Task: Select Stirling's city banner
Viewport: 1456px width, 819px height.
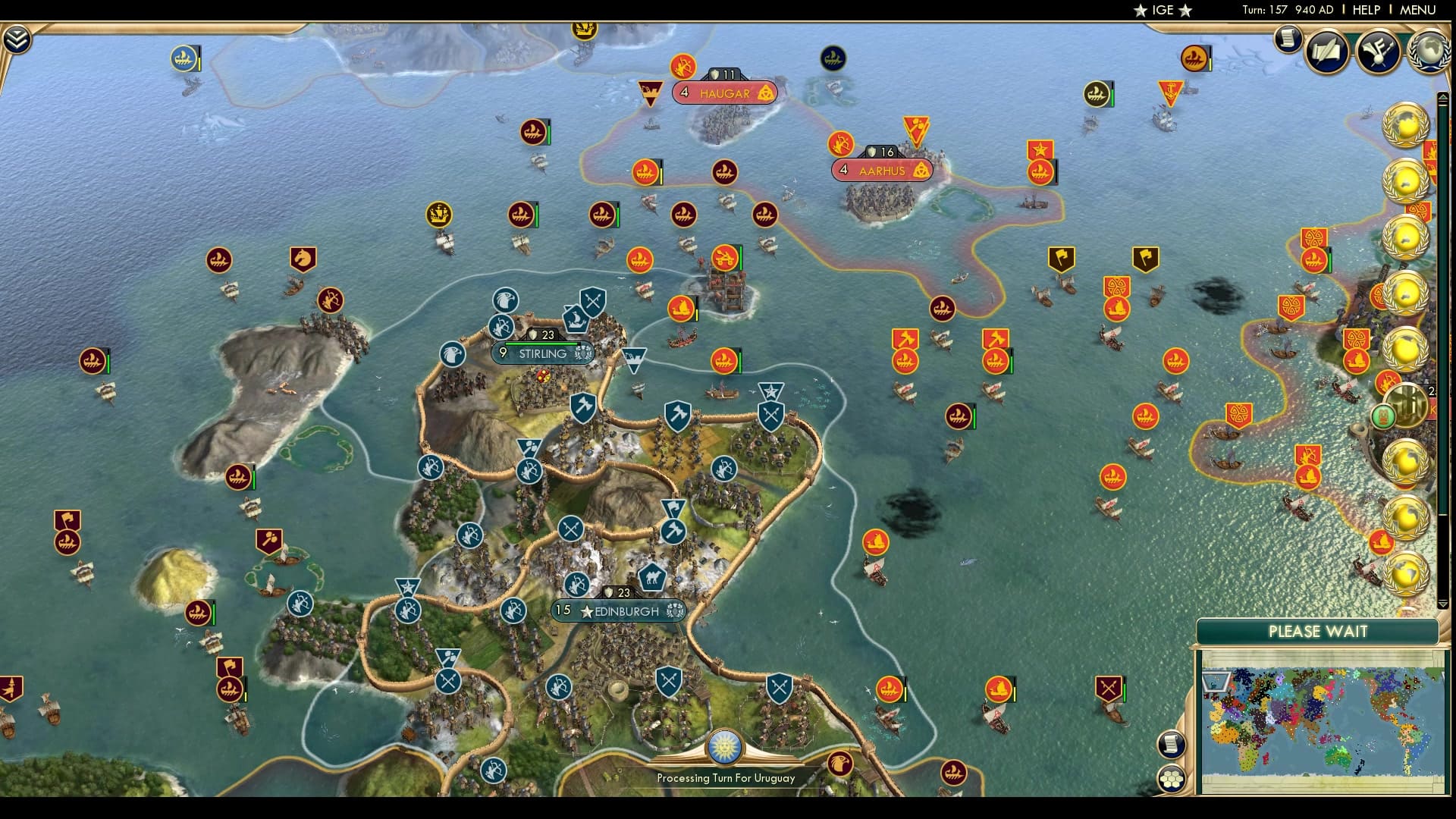Action: tap(542, 353)
